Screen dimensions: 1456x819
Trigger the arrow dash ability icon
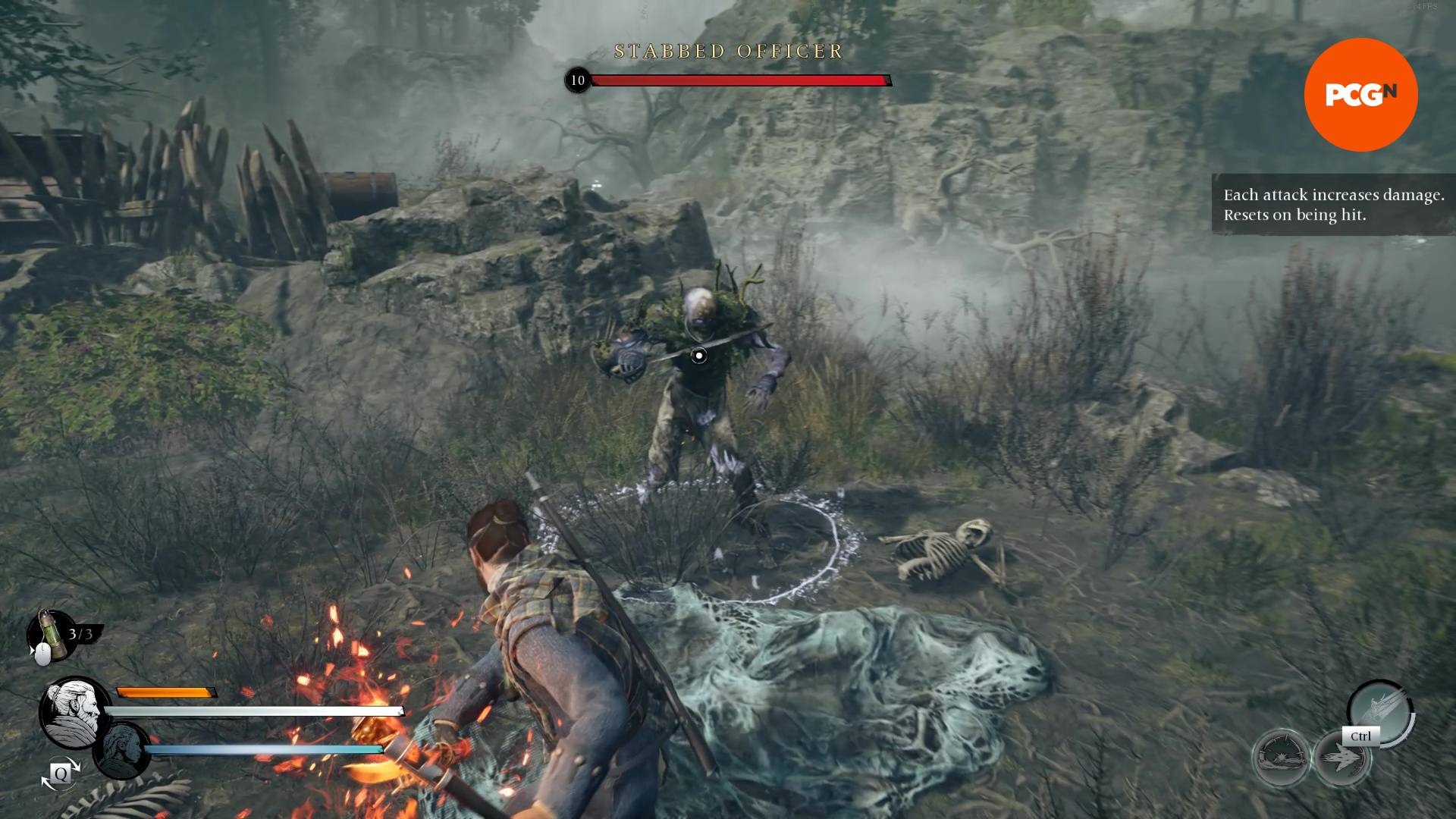(1341, 759)
